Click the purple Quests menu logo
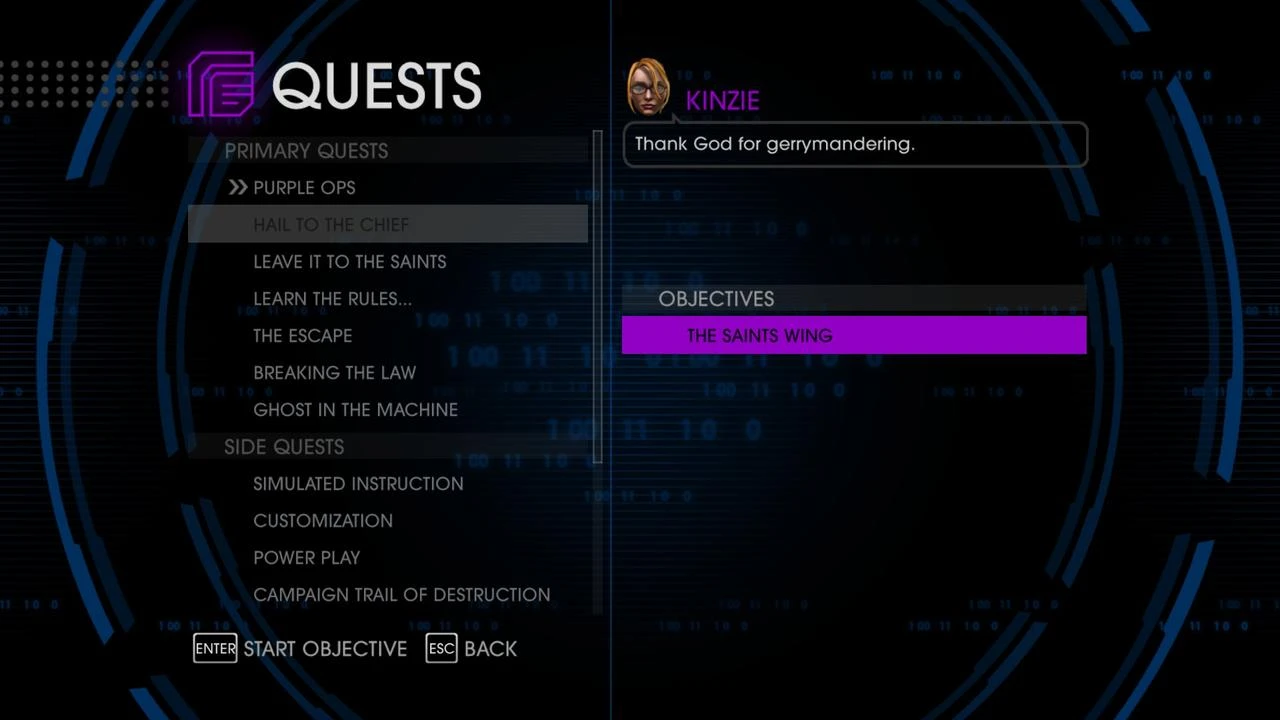1280x720 pixels. [221, 85]
